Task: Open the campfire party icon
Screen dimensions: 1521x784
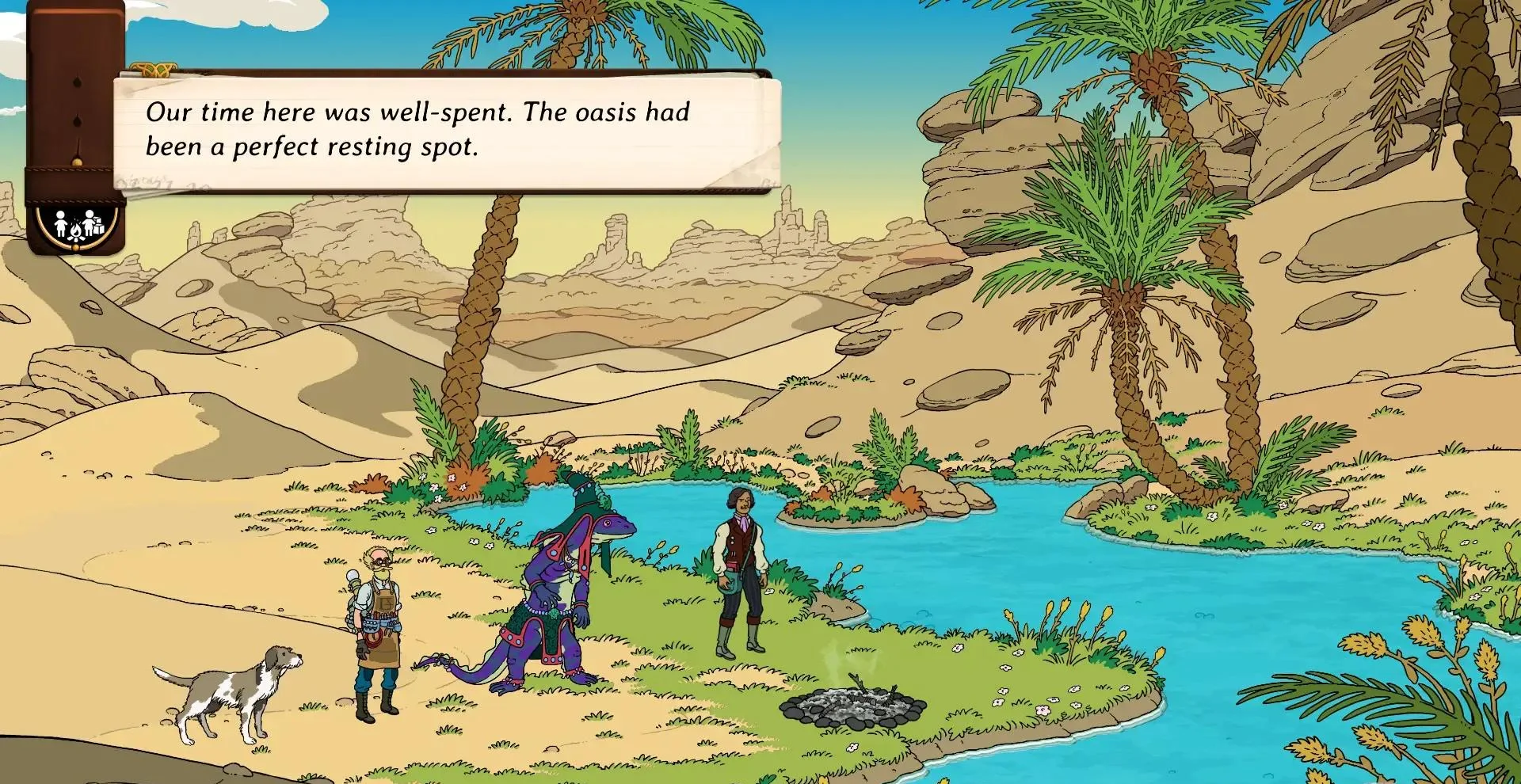Action: pos(78,226)
